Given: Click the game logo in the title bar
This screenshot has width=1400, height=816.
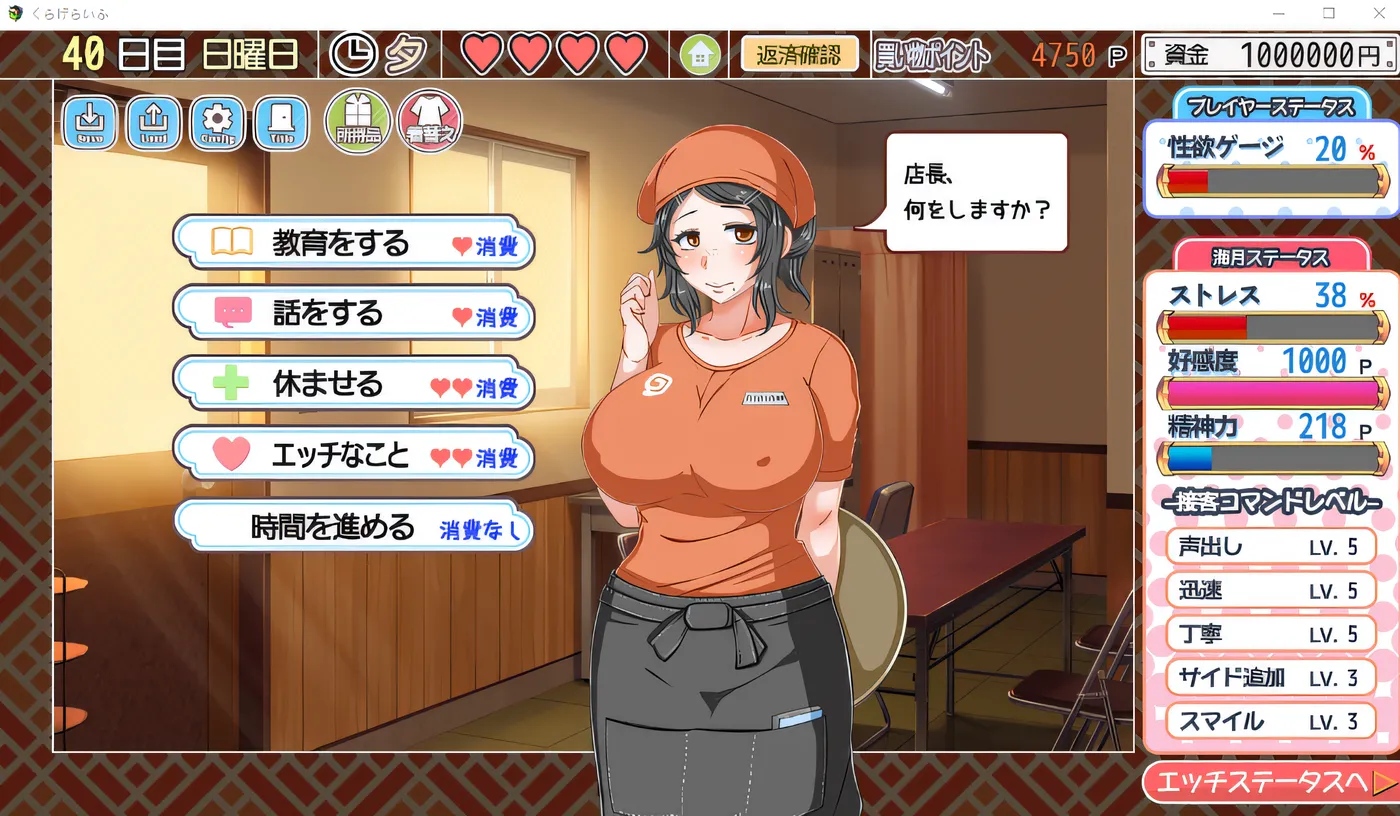Looking at the screenshot, I should [16, 12].
